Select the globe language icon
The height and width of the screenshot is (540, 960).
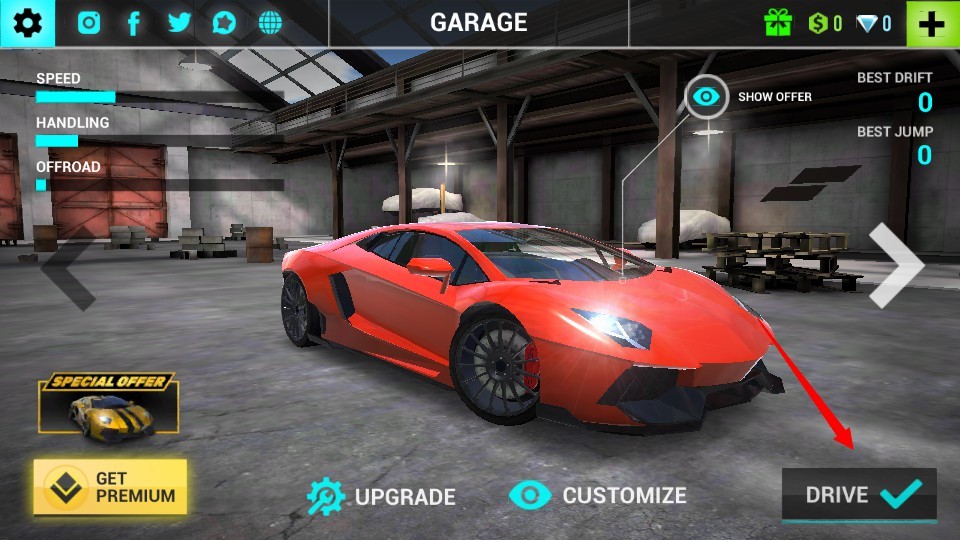point(269,23)
